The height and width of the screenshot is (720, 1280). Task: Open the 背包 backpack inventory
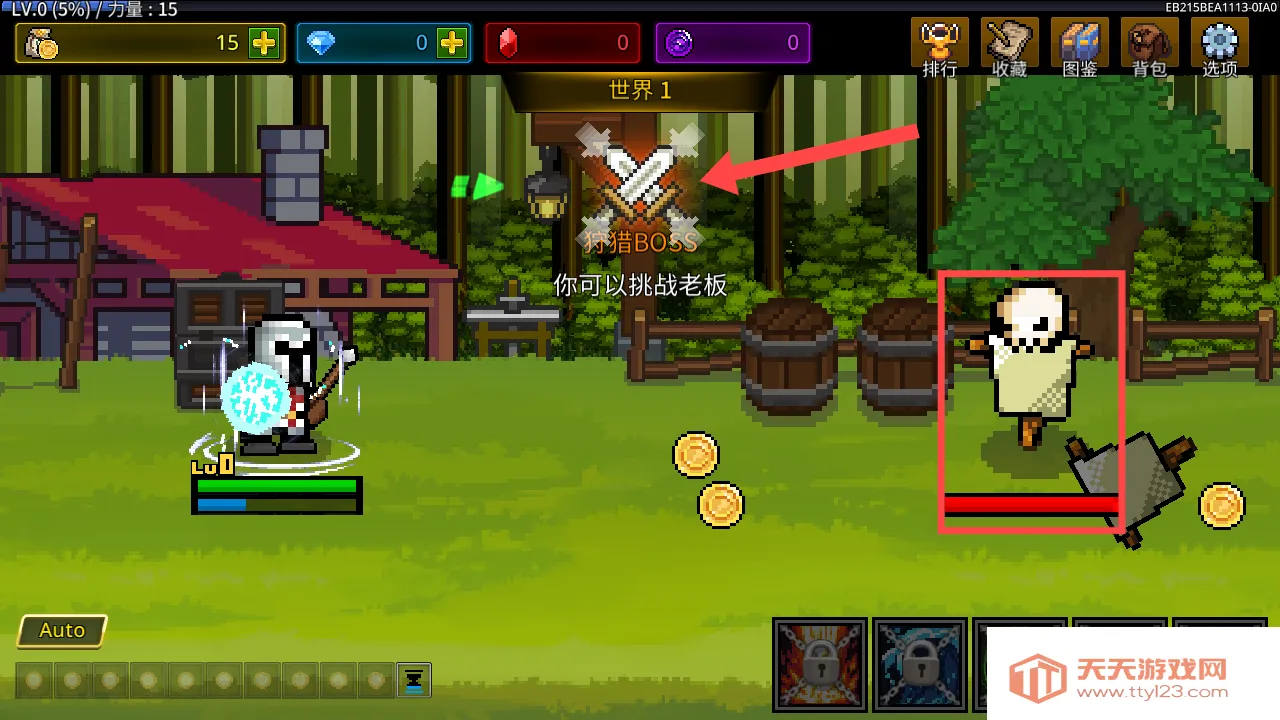pos(1150,47)
